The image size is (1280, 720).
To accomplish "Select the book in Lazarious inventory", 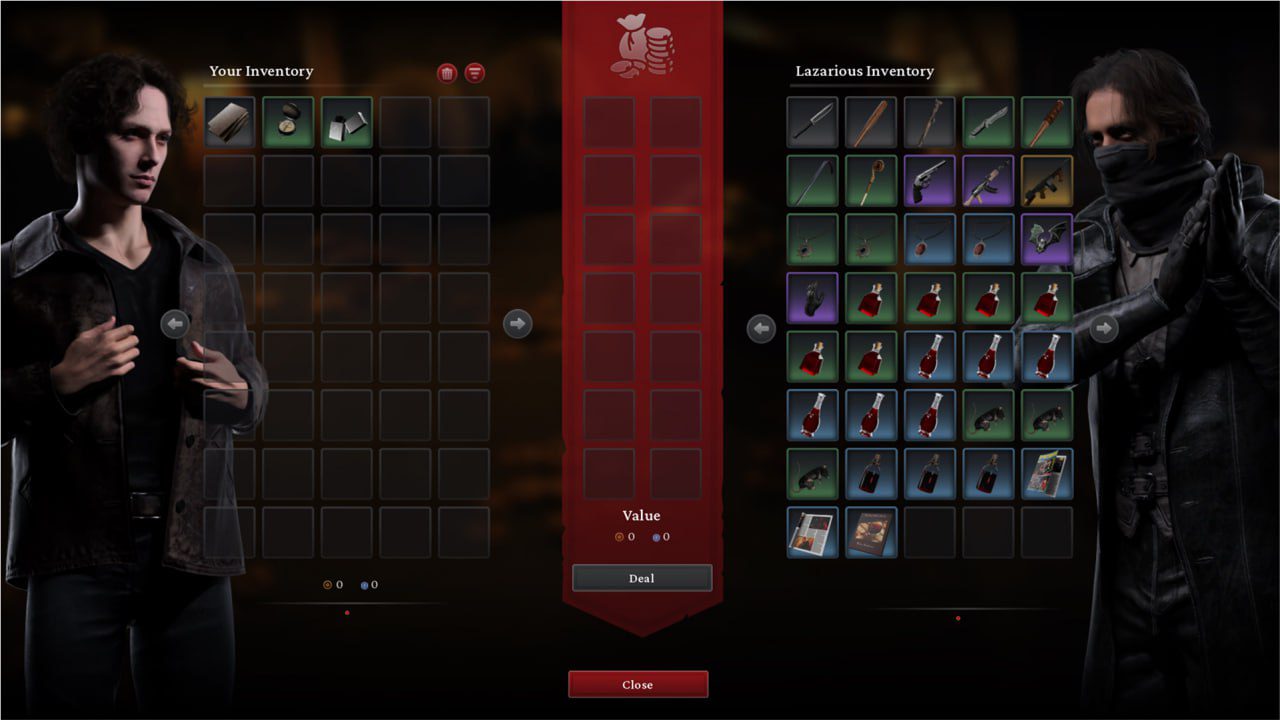I will [870, 530].
